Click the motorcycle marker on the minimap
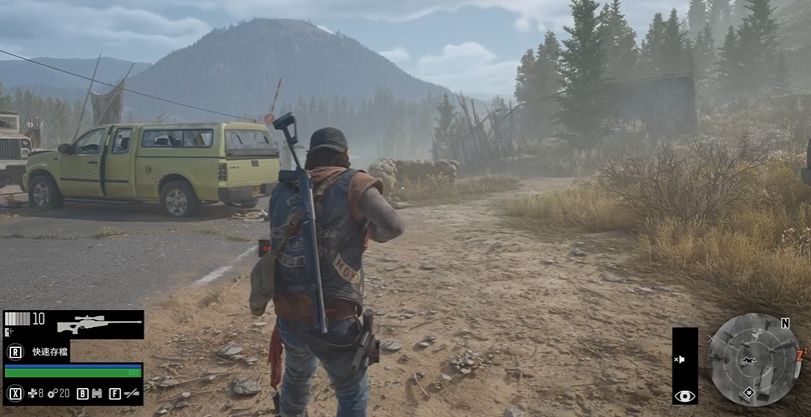 coord(750,358)
